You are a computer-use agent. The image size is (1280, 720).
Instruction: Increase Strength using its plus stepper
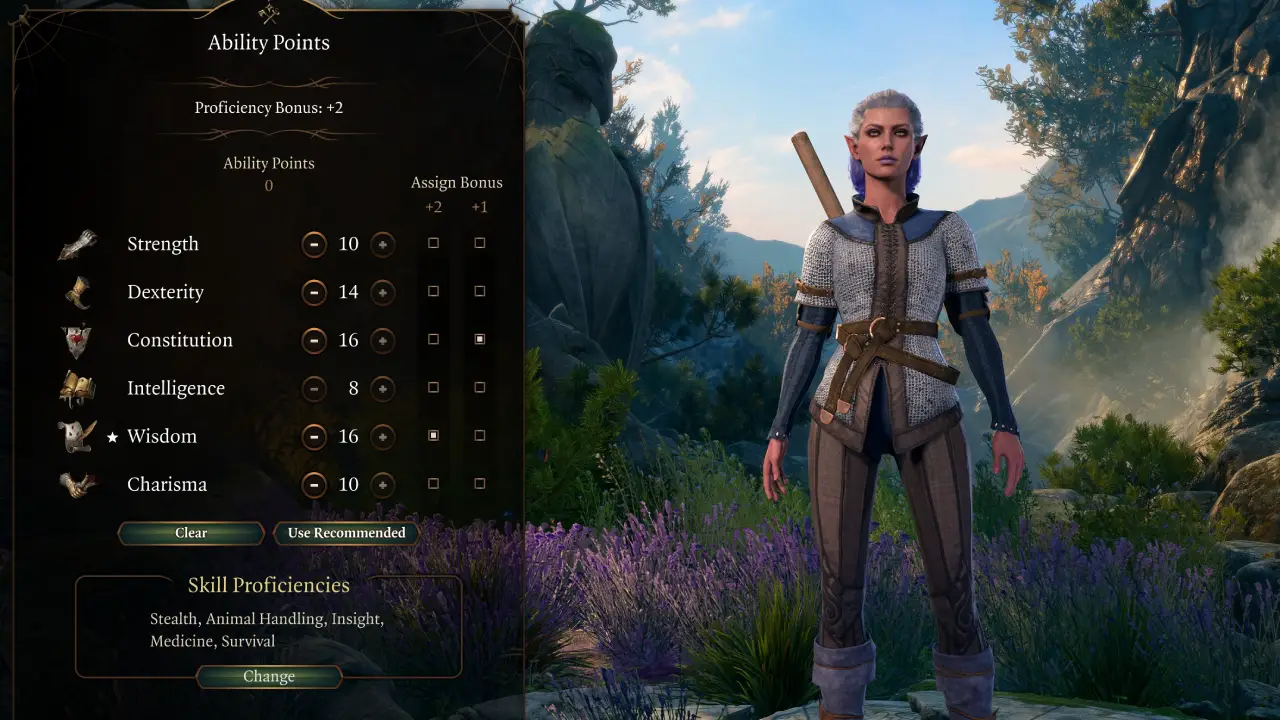point(382,244)
